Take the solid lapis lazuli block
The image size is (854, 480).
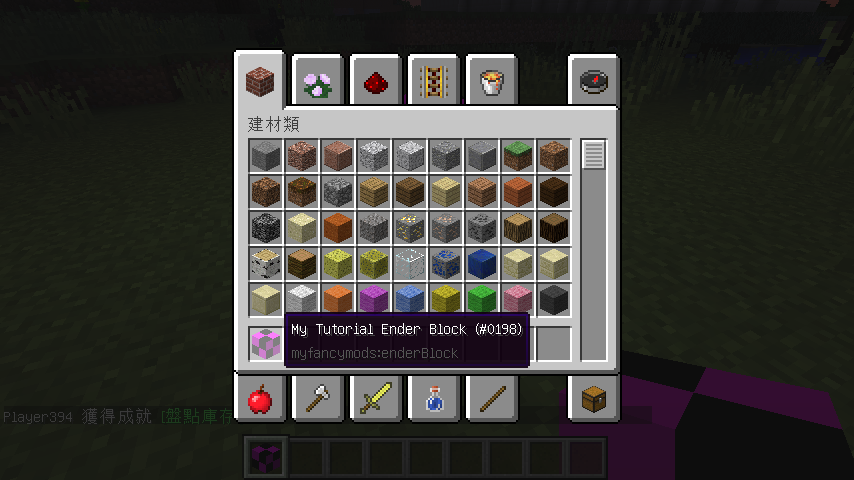(482, 264)
